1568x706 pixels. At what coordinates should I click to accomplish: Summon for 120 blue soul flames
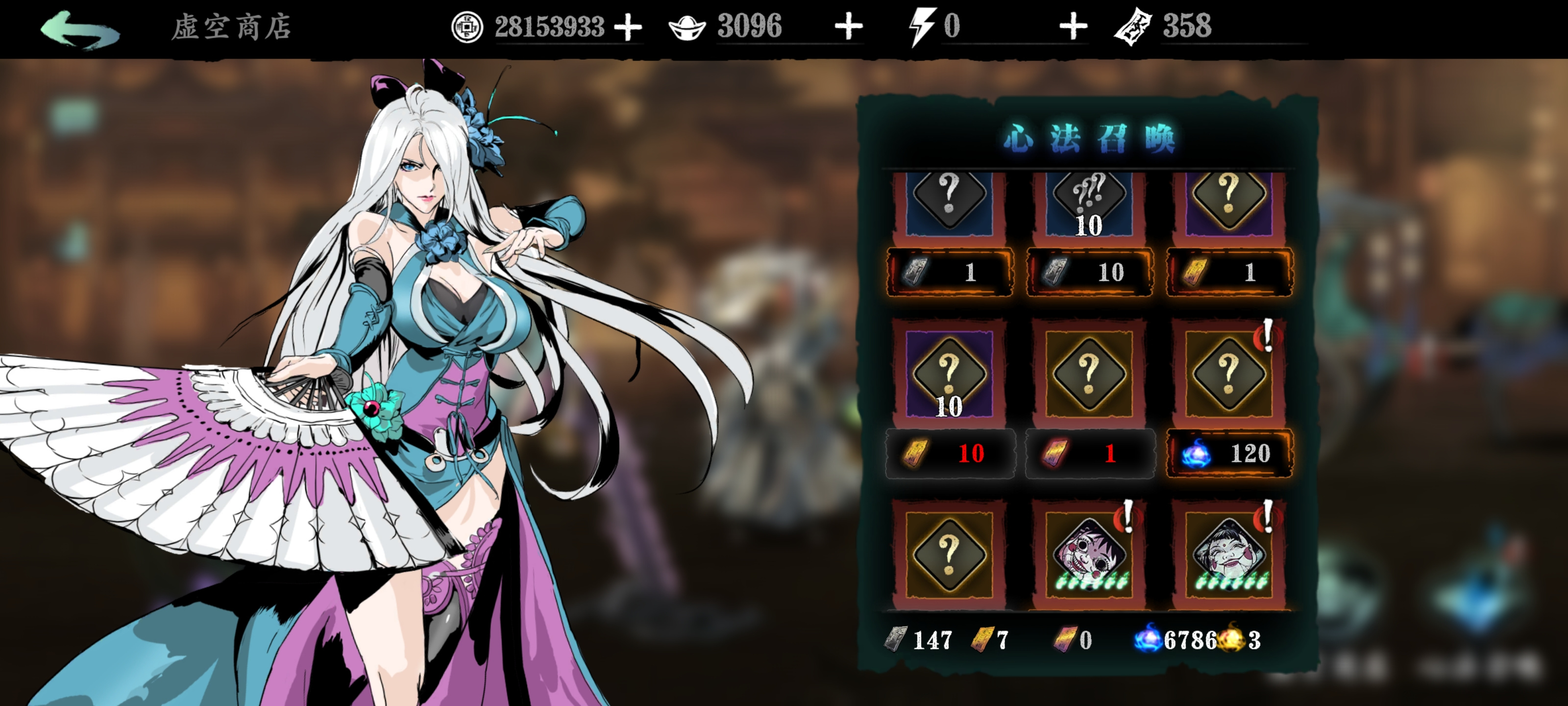pyautogui.click(x=1229, y=453)
